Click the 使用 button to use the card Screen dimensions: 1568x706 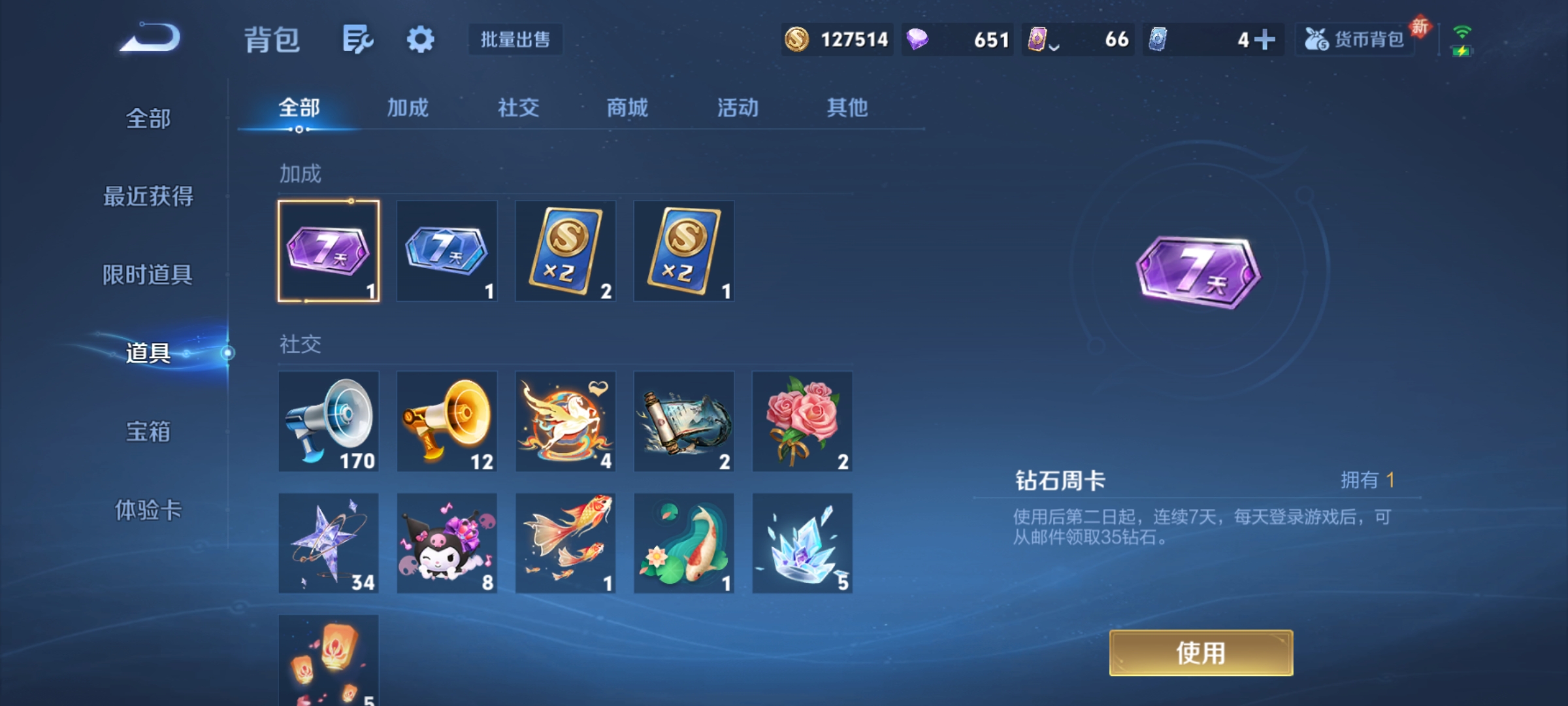(x=1201, y=652)
